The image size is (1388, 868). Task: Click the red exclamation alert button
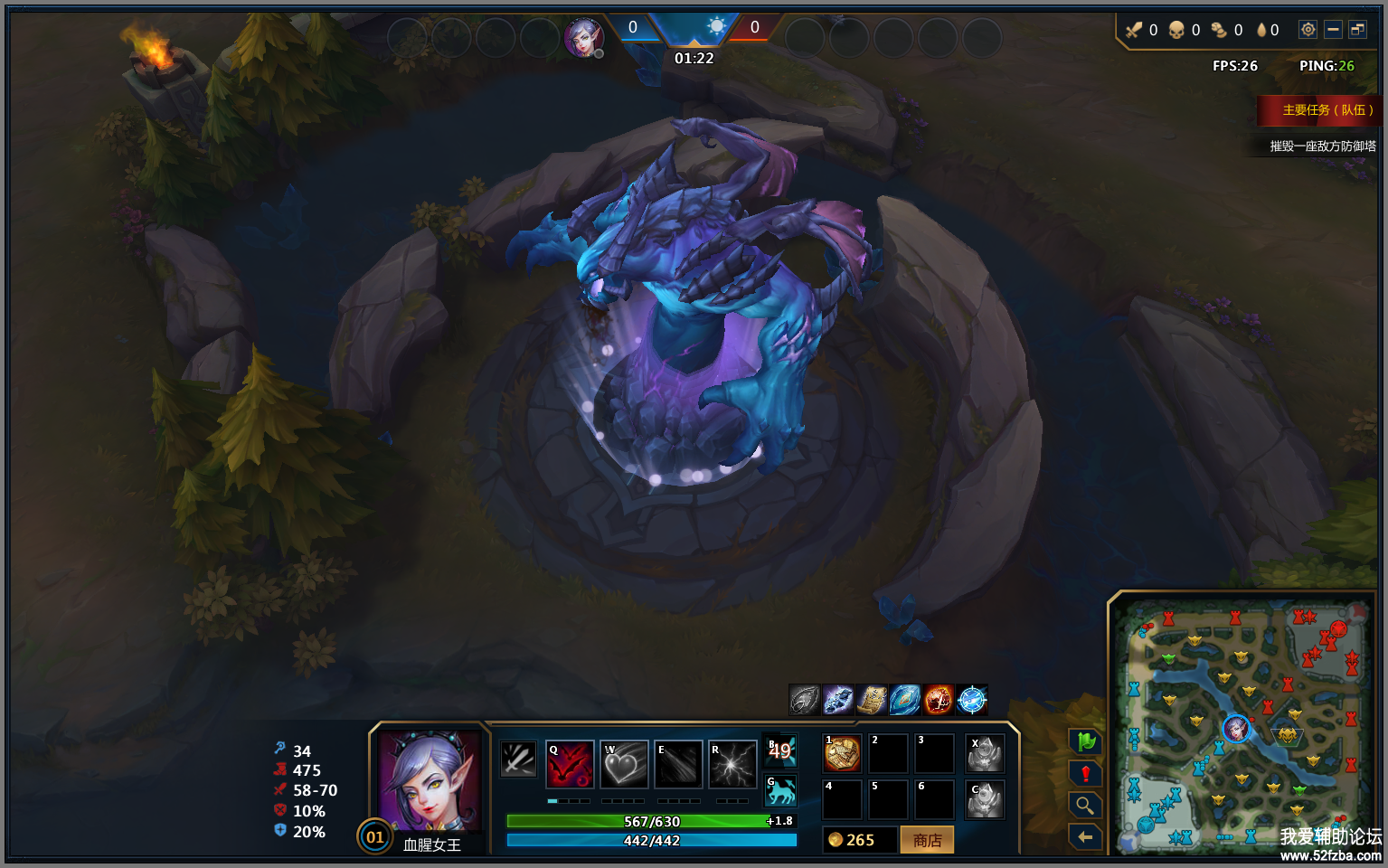click(1085, 774)
